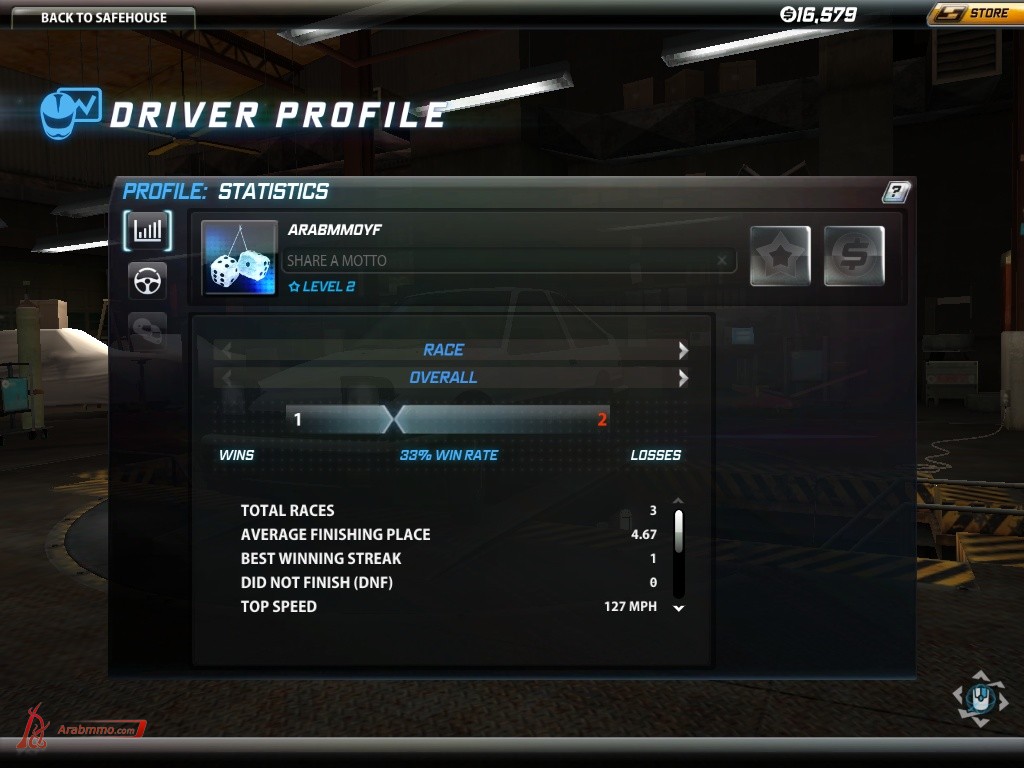Screen dimensions: 1024x768
Task: Go to previous category left of Race
Action: tap(226, 350)
